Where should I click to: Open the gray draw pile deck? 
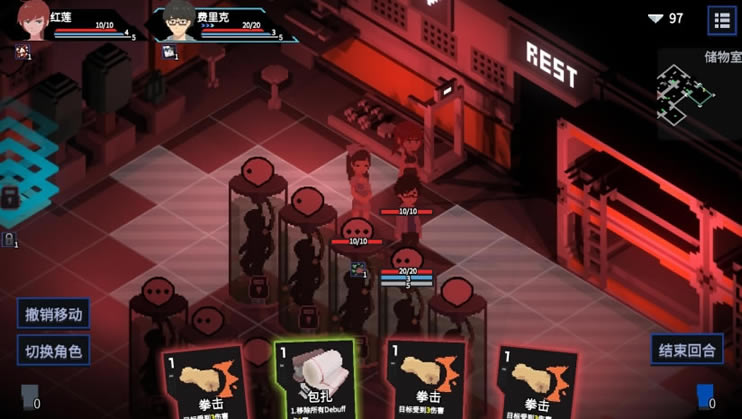click(x=28, y=397)
